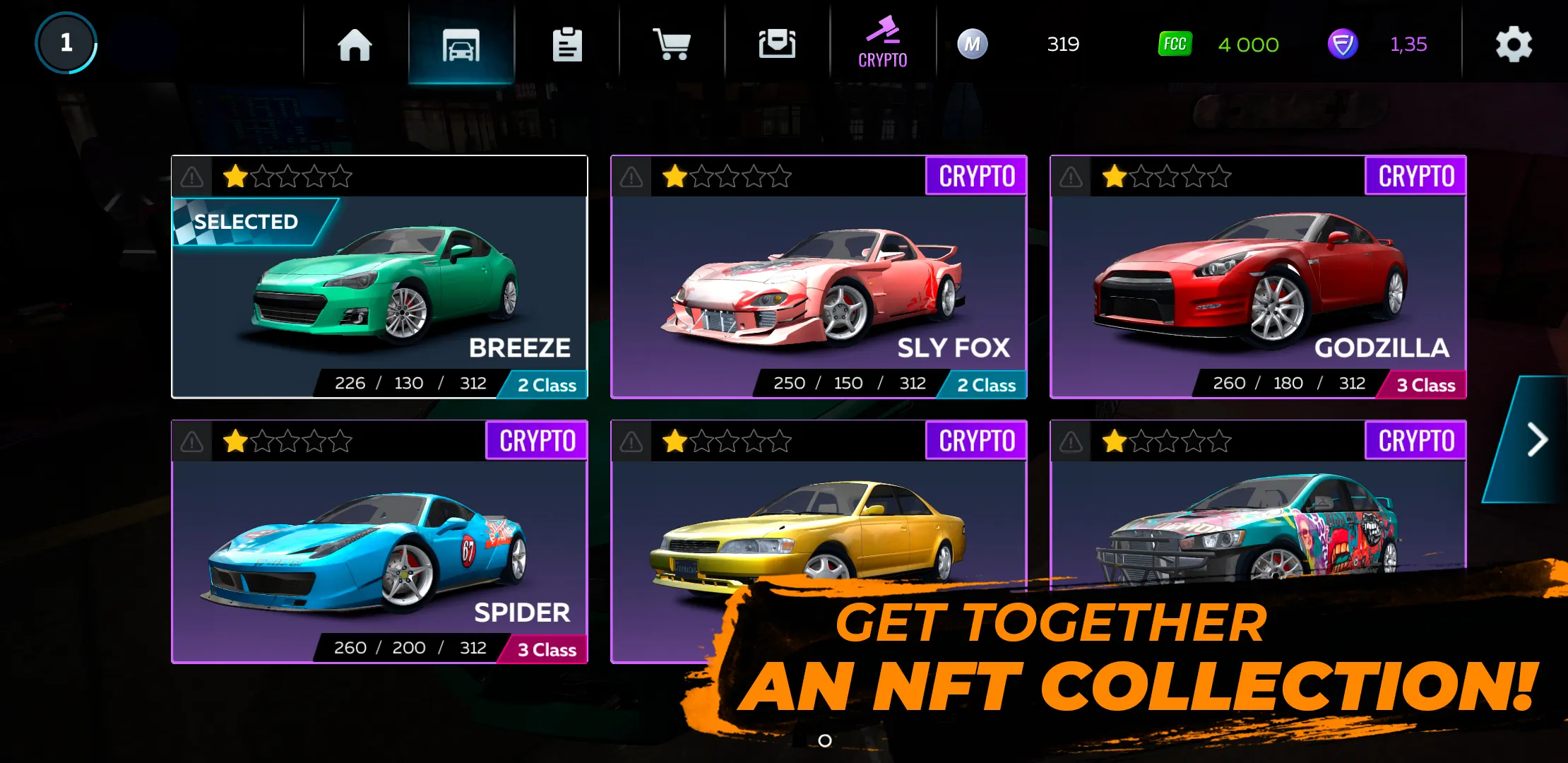Click the warning triangle on the Breeze card
The width and height of the screenshot is (1568, 763).
[x=190, y=177]
